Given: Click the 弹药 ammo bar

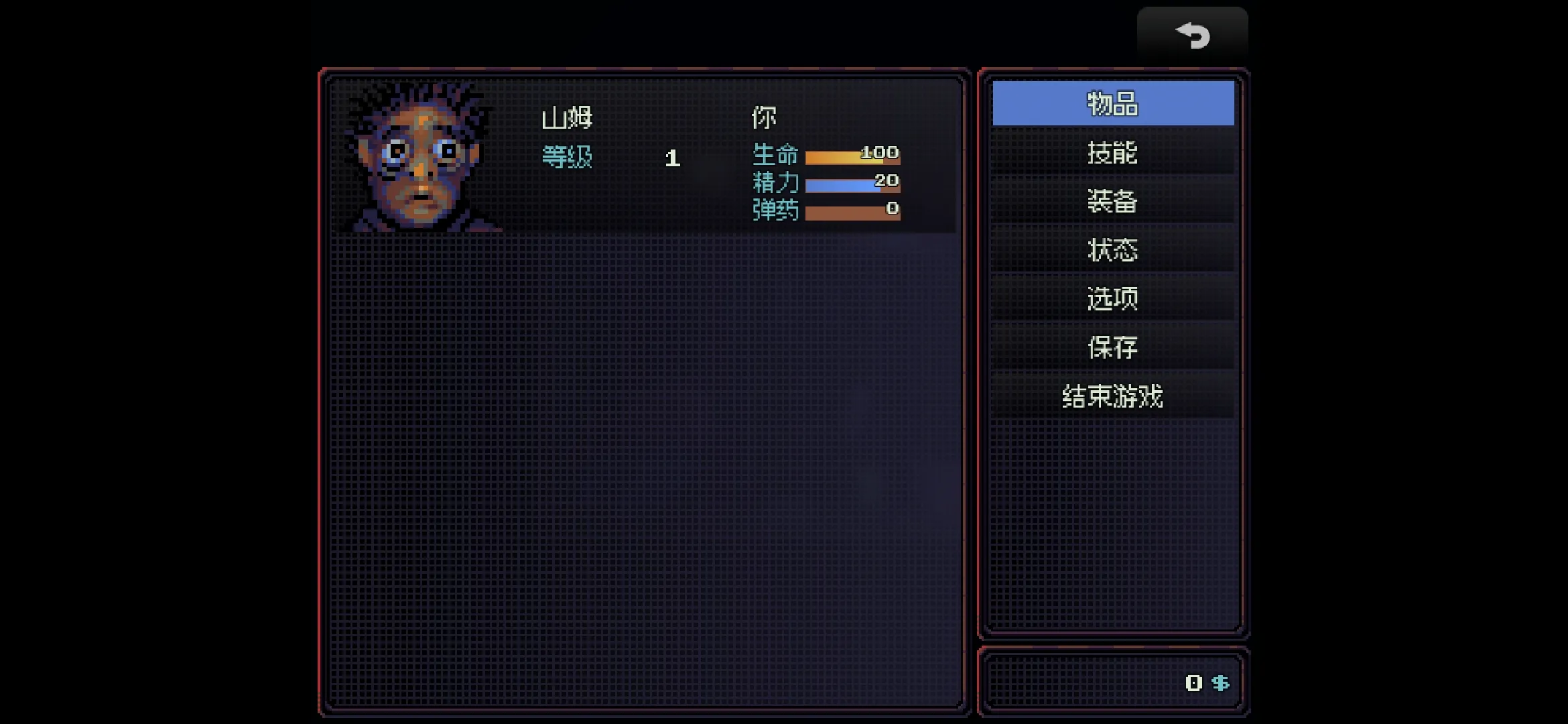Looking at the screenshot, I should click(851, 213).
